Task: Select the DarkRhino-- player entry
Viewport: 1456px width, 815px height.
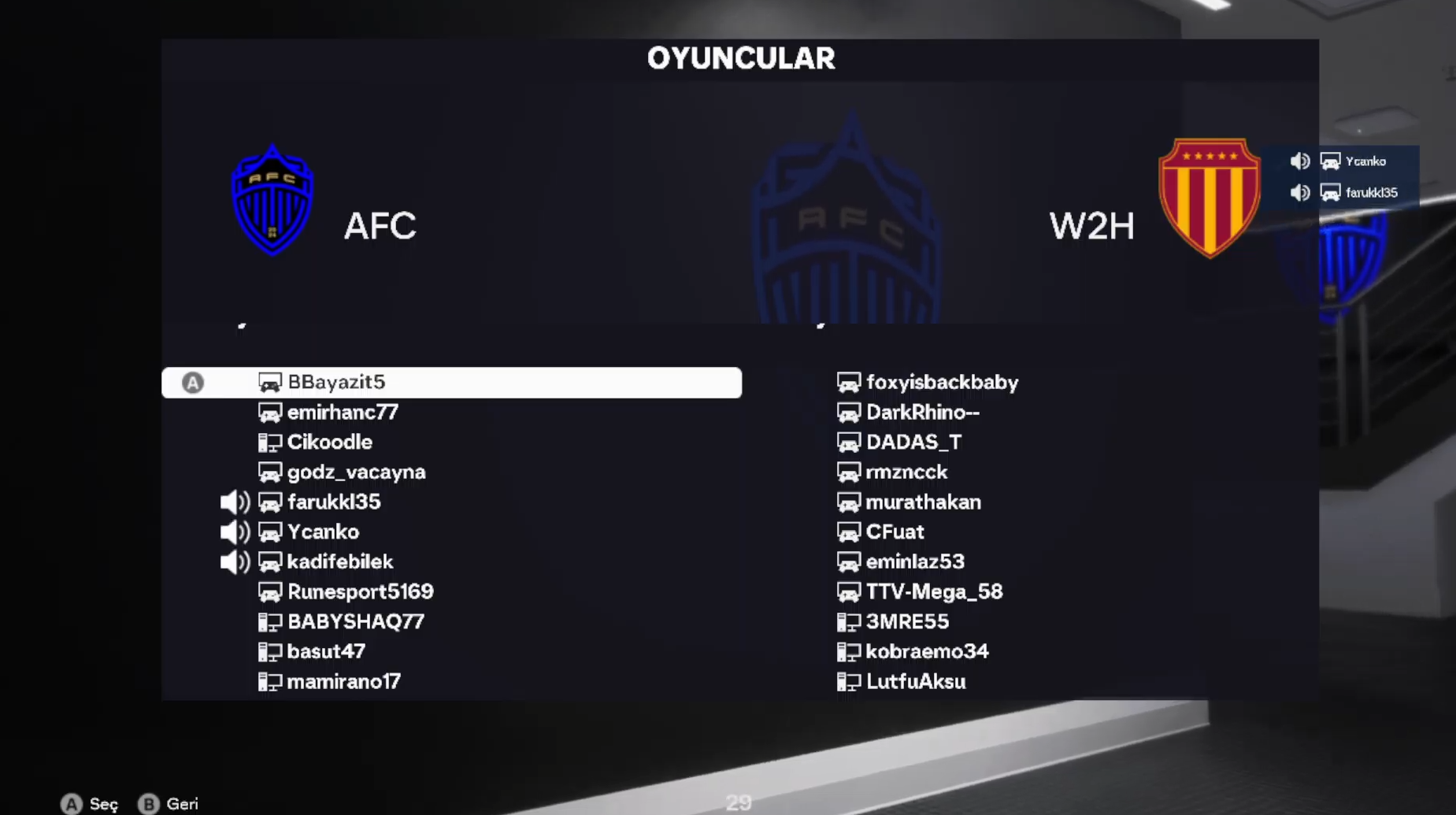Action: [922, 413]
